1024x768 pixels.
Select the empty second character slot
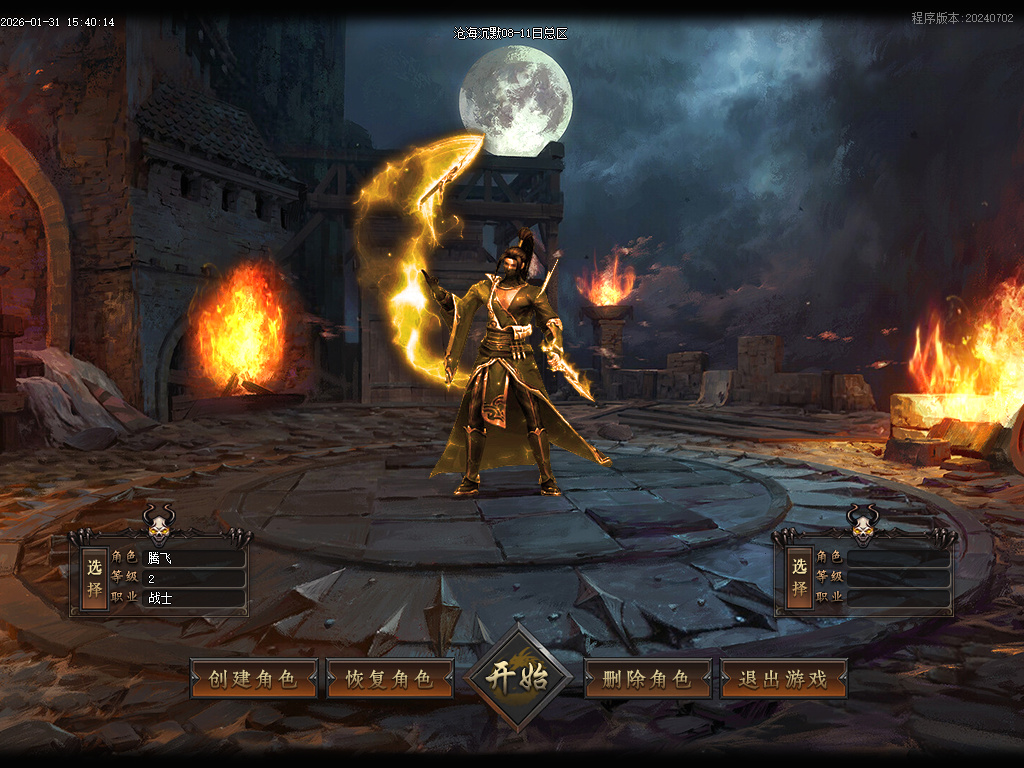799,577
